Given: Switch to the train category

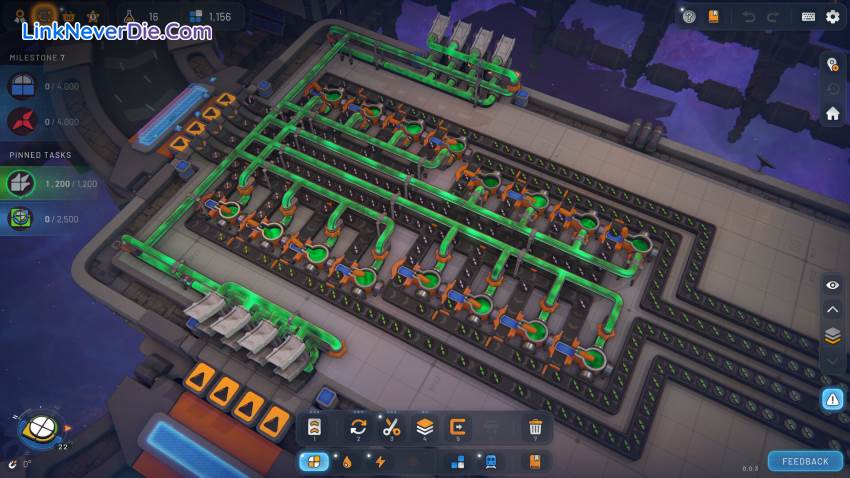Looking at the screenshot, I should pos(492,461).
